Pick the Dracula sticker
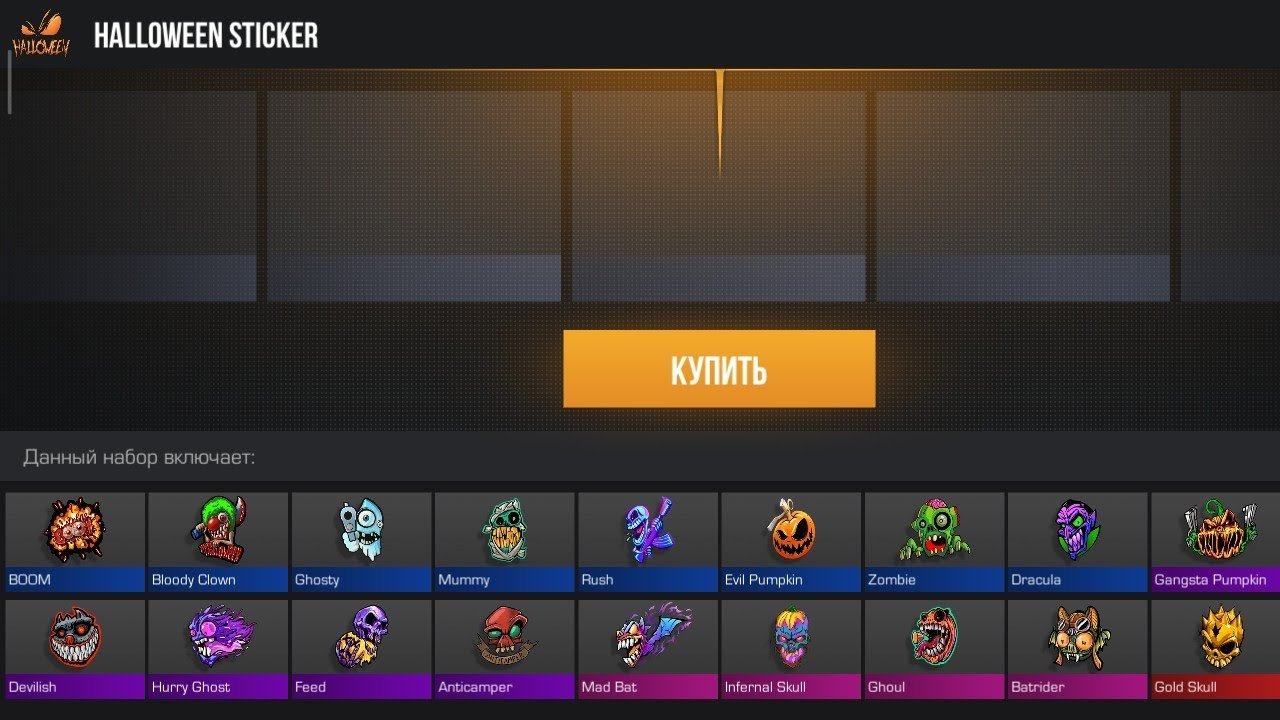The image size is (1280, 720). pyautogui.click(x=1076, y=541)
